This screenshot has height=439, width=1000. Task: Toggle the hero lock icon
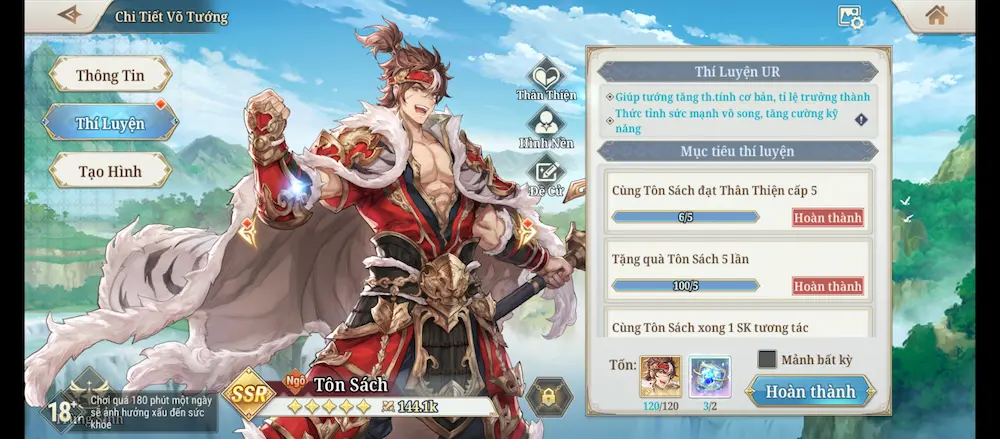click(x=549, y=397)
